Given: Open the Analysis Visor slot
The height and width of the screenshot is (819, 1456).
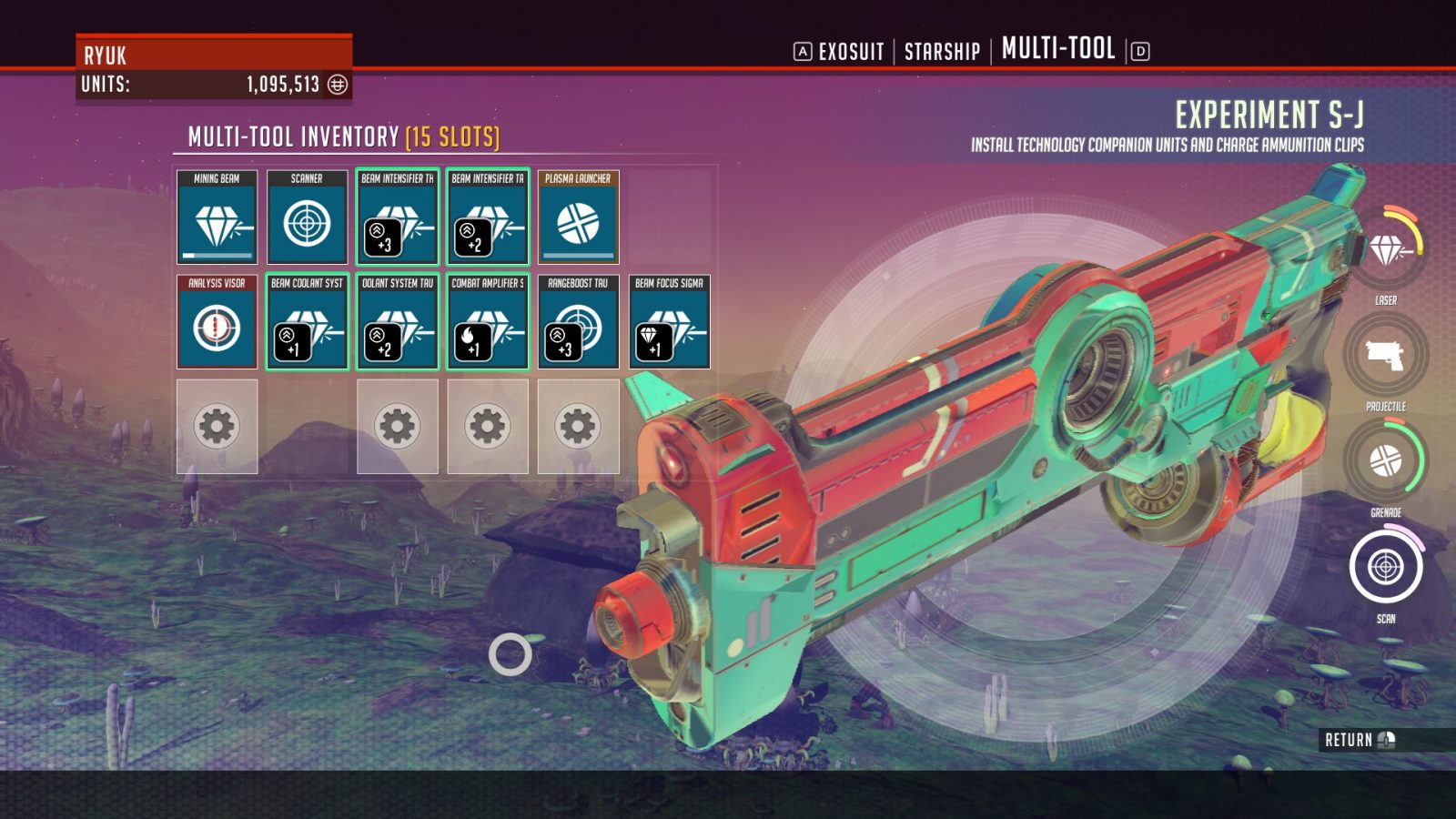Looking at the screenshot, I should tap(217, 322).
